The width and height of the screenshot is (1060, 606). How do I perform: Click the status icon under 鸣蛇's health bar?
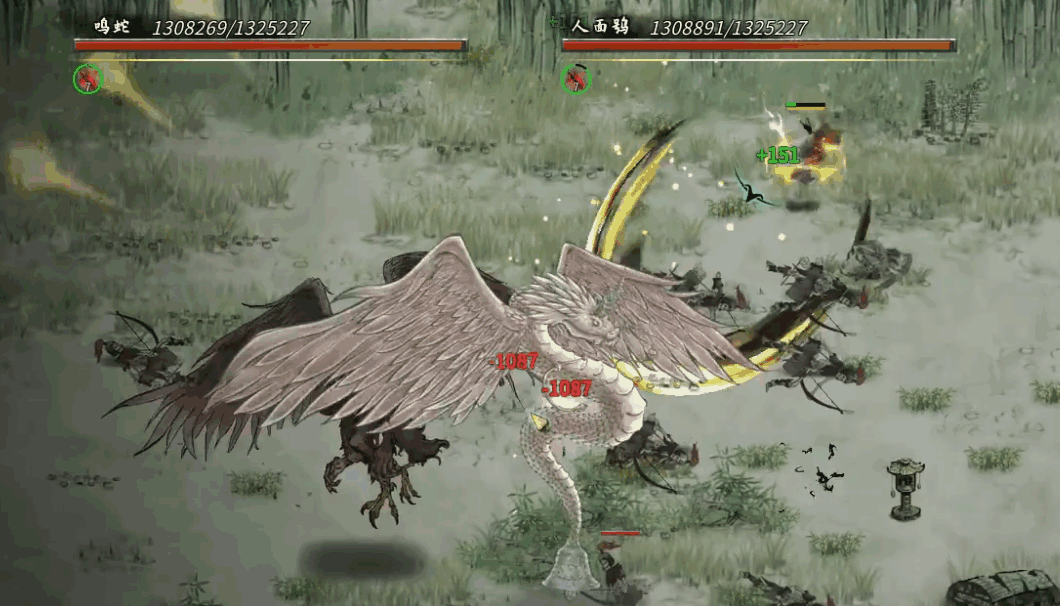click(x=88, y=78)
